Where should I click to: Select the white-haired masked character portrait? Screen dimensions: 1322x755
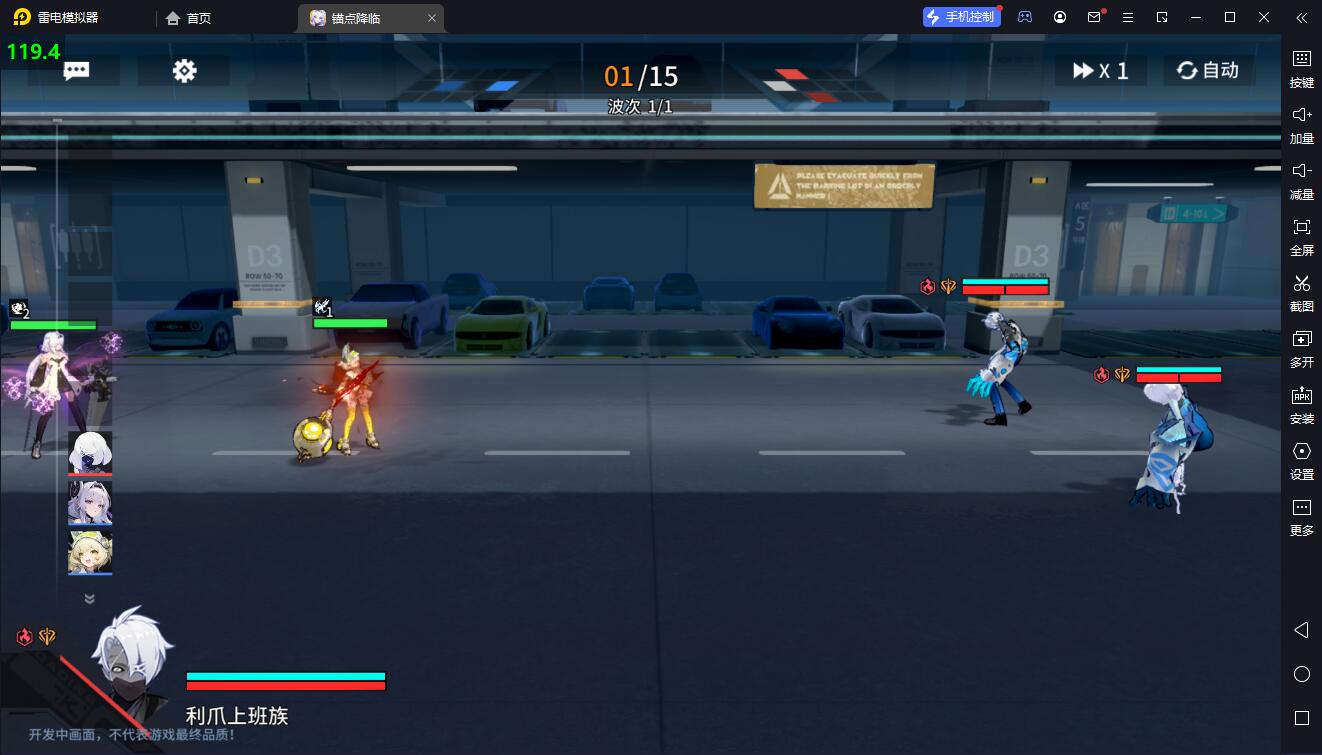tap(90, 453)
